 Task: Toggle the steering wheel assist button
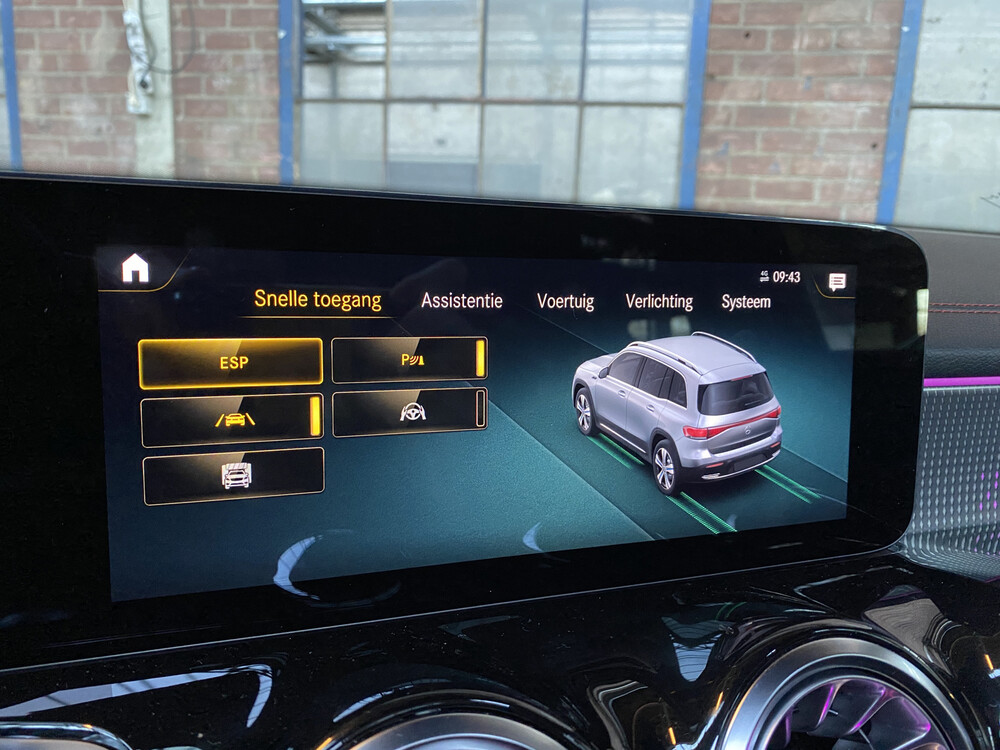[409, 412]
